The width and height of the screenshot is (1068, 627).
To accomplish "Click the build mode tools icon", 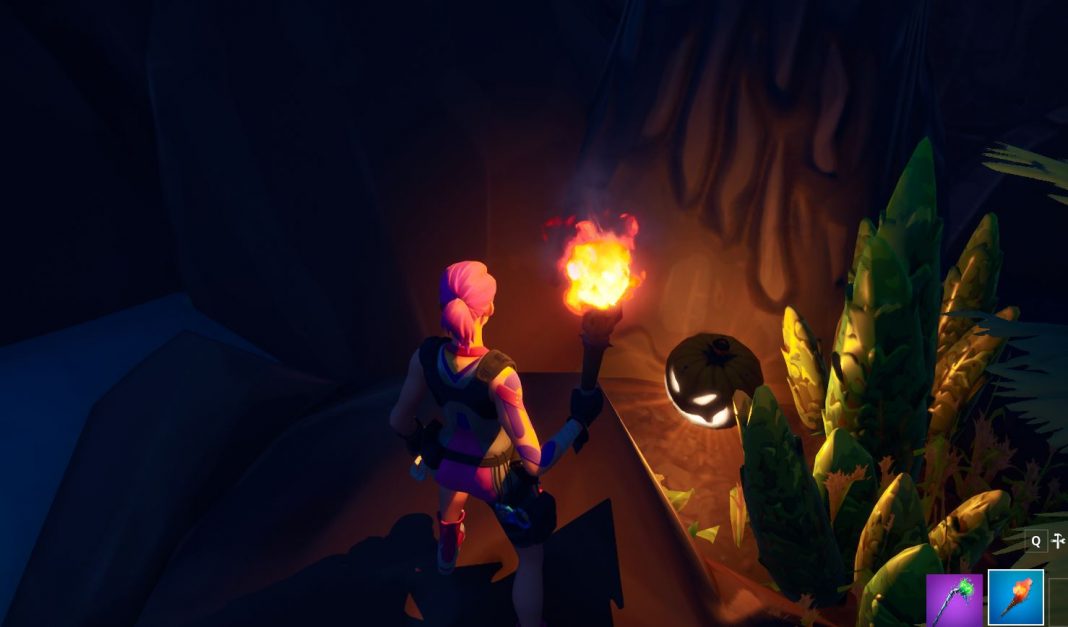I will point(1058,541).
